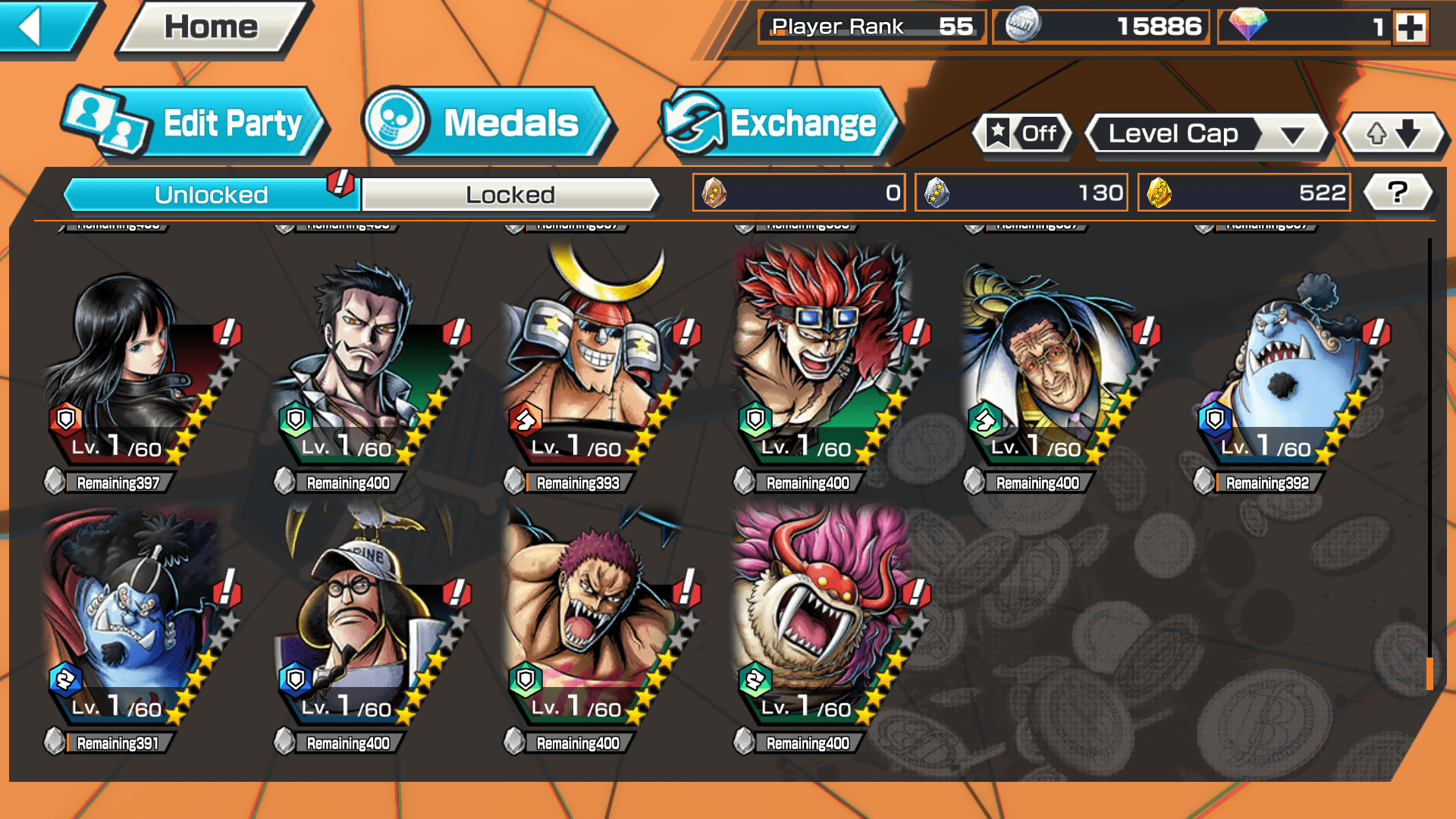The height and width of the screenshot is (819, 1456).
Task: Open the Level Cap sort dropdown
Action: click(1206, 134)
